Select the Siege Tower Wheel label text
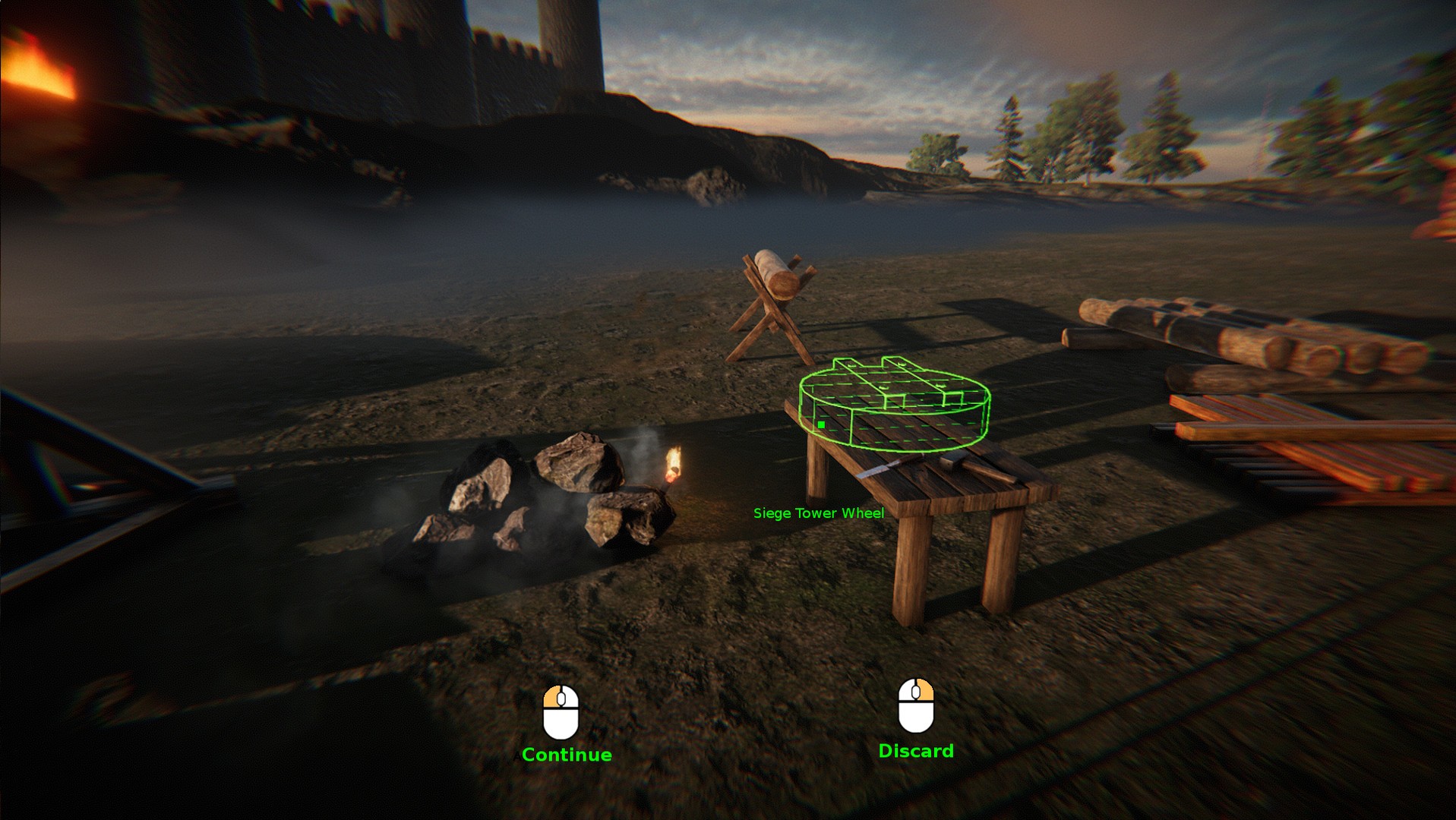The height and width of the screenshot is (820, 1456). pos(819,513)
